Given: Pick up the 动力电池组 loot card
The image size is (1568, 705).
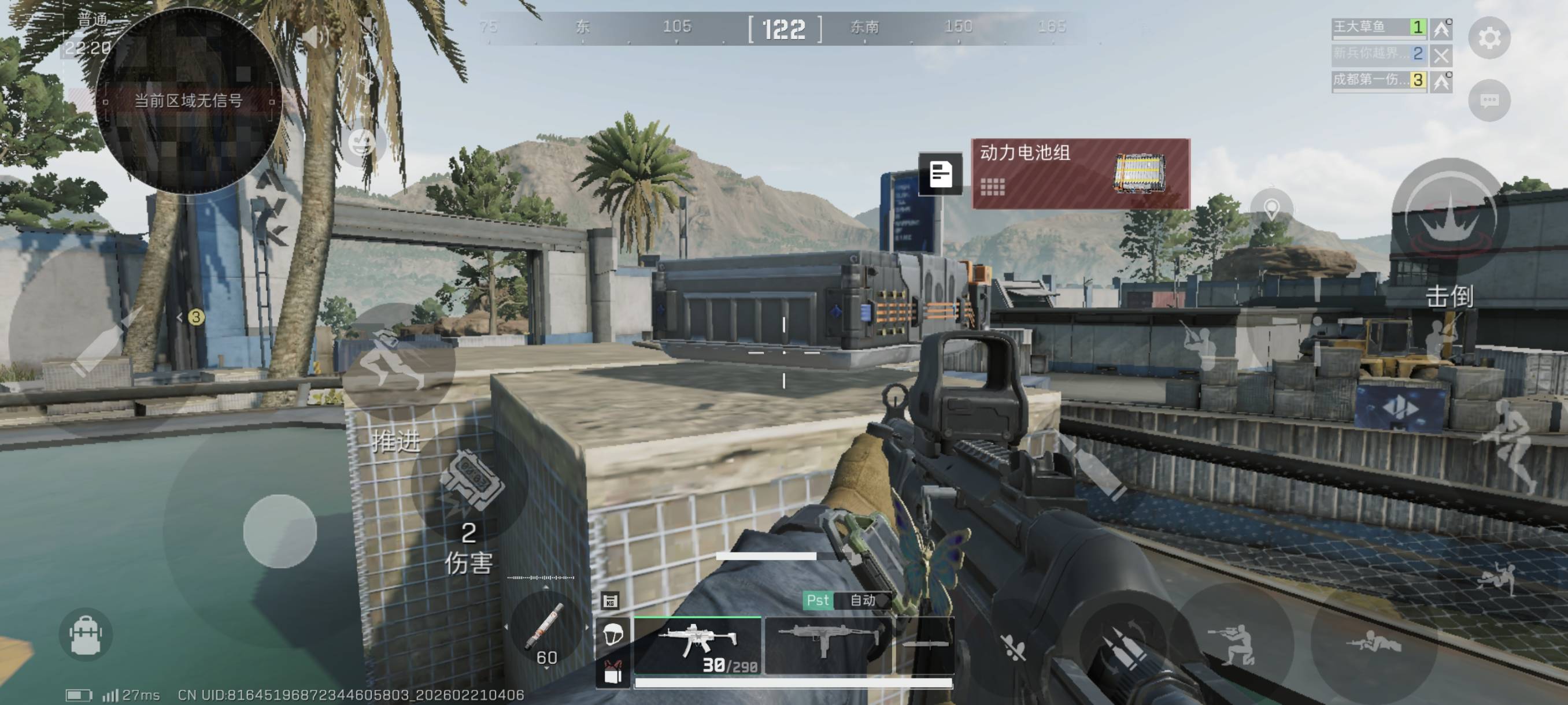Looking at the screenshot, I should [1081, 174].
